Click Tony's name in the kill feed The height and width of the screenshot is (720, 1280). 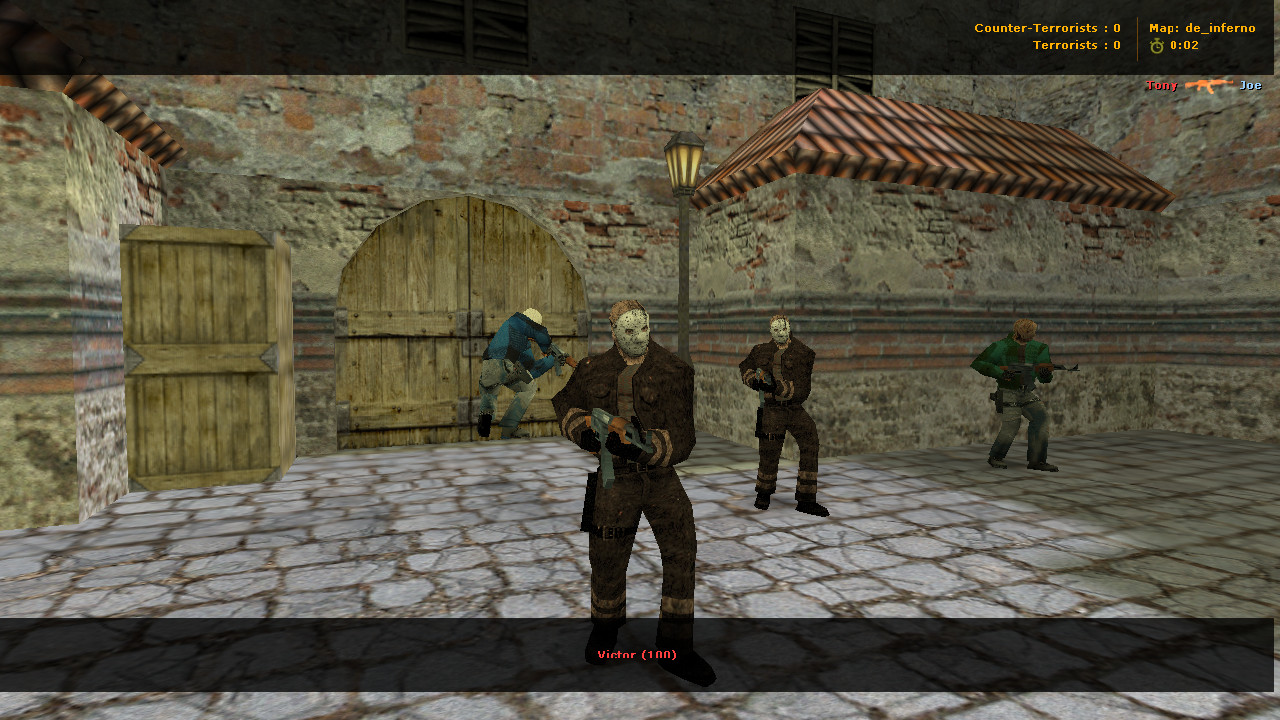[x=1161, y=86]
